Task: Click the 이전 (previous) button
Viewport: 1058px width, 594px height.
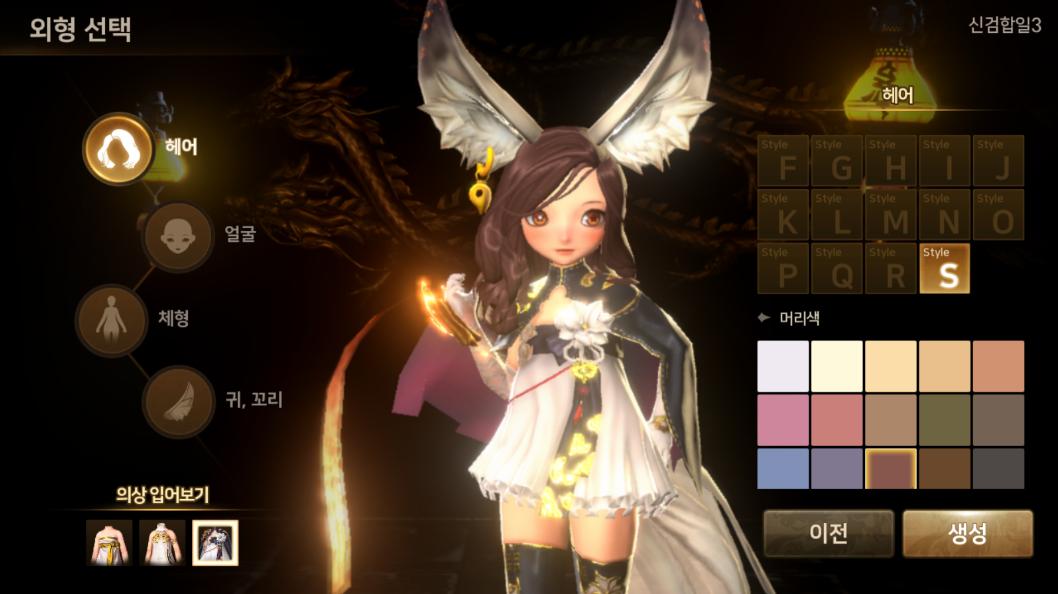Action: coord(828,533)
